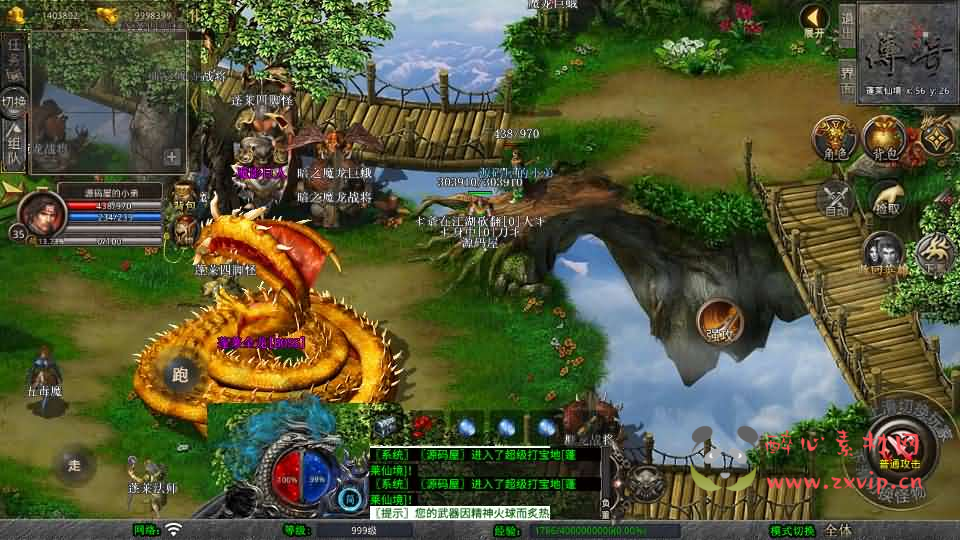Click the shuriken-style skill icon
This screenshot has width=960, height=540.
click(936, 136)
